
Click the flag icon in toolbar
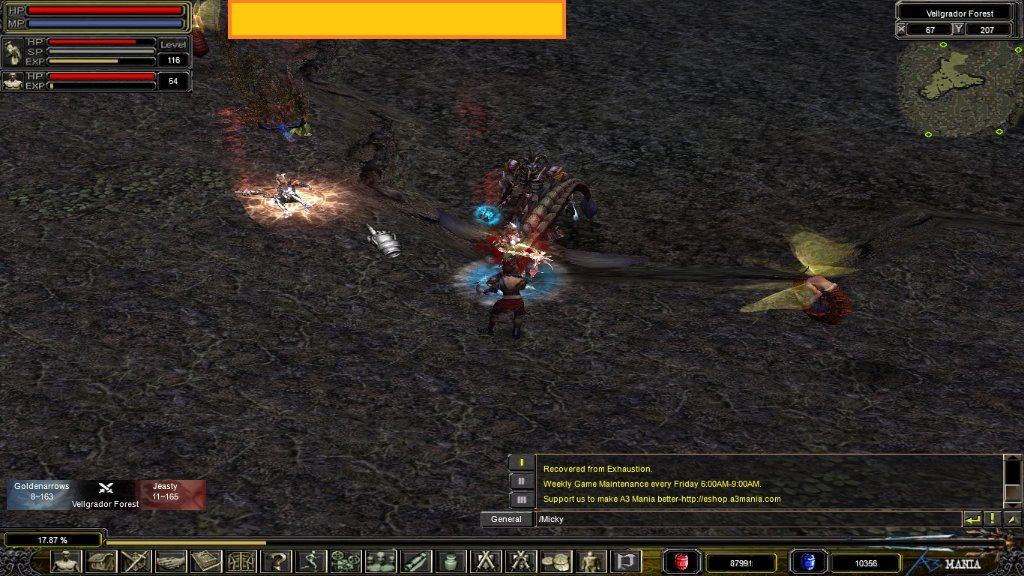tap(625, 562)
